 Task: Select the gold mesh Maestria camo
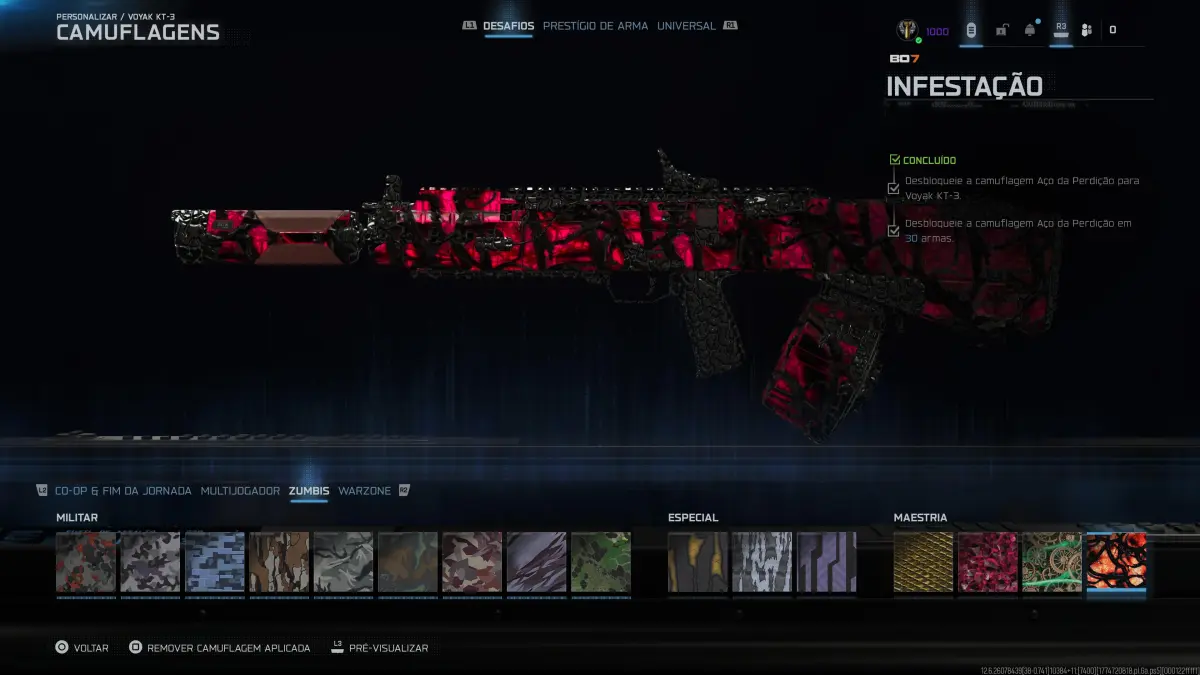click(923, 562)
